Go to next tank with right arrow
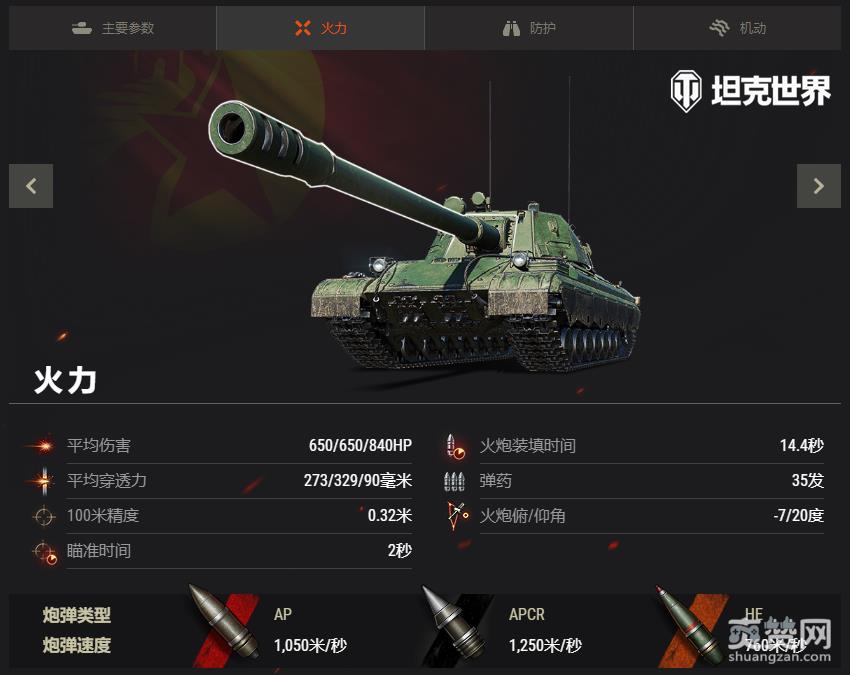The image size is (850, 675). click(818, 185)
